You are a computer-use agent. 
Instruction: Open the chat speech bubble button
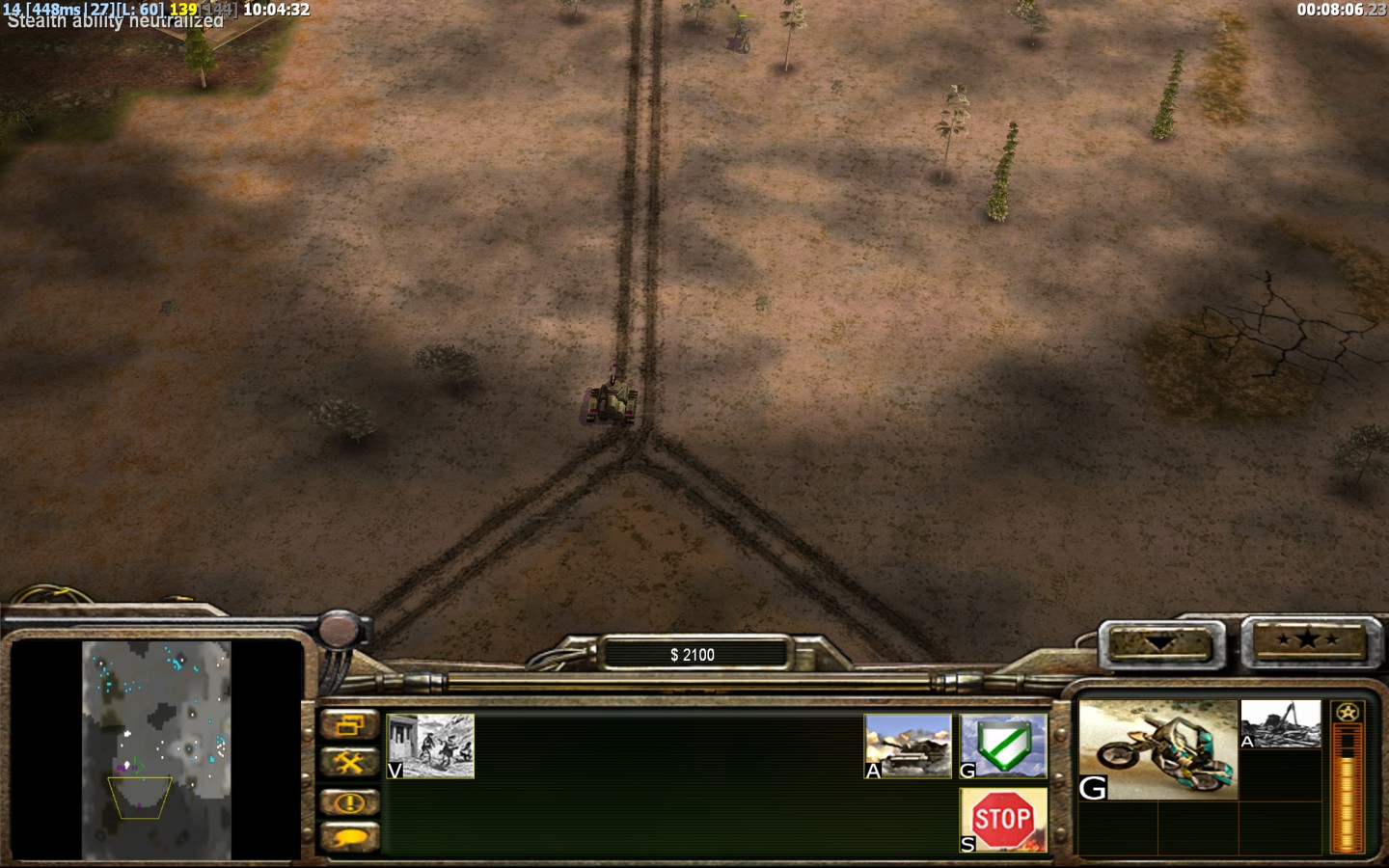click(349, 838)
